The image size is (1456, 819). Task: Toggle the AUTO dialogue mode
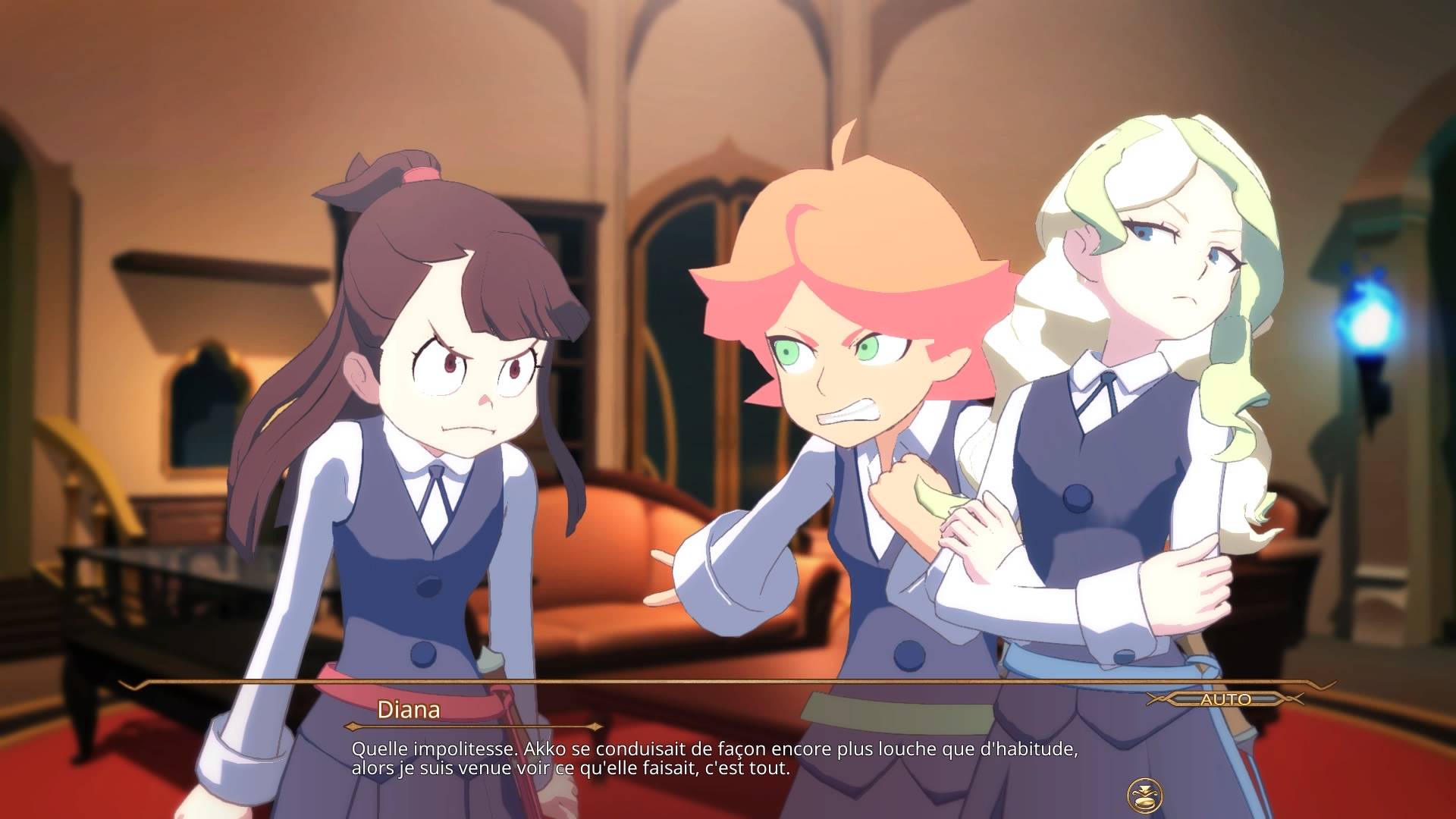coord(1225,699)
